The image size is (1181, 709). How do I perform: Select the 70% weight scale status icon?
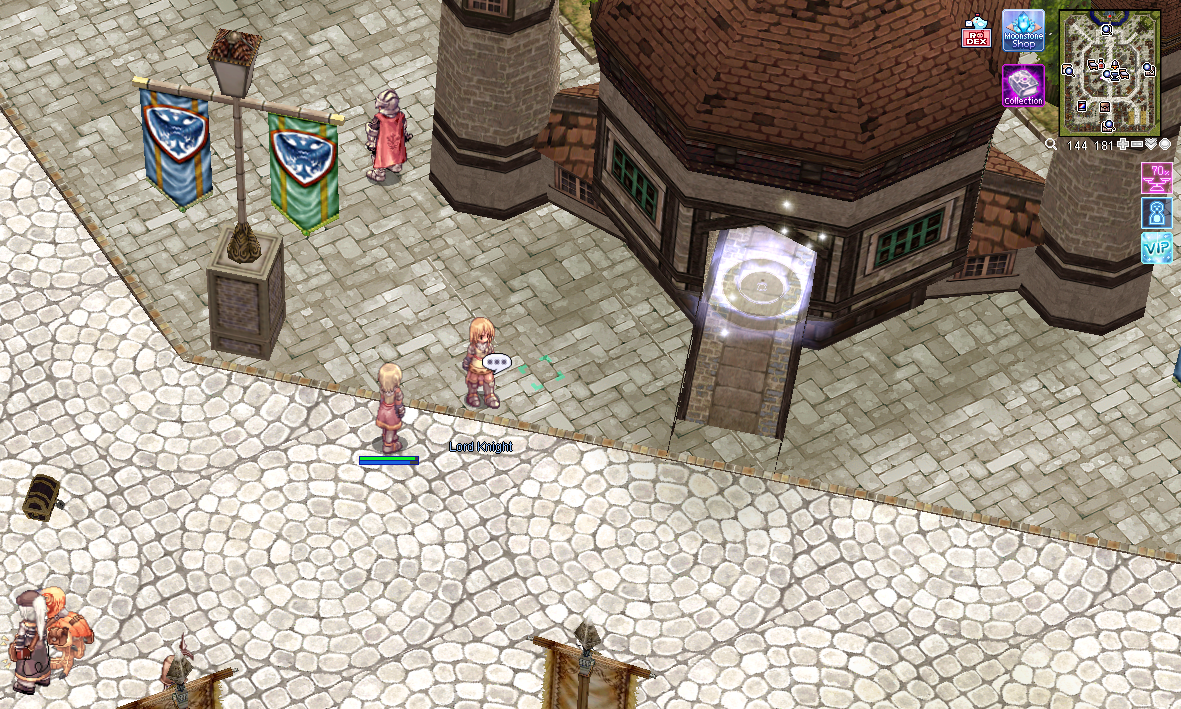point(1156,178)
